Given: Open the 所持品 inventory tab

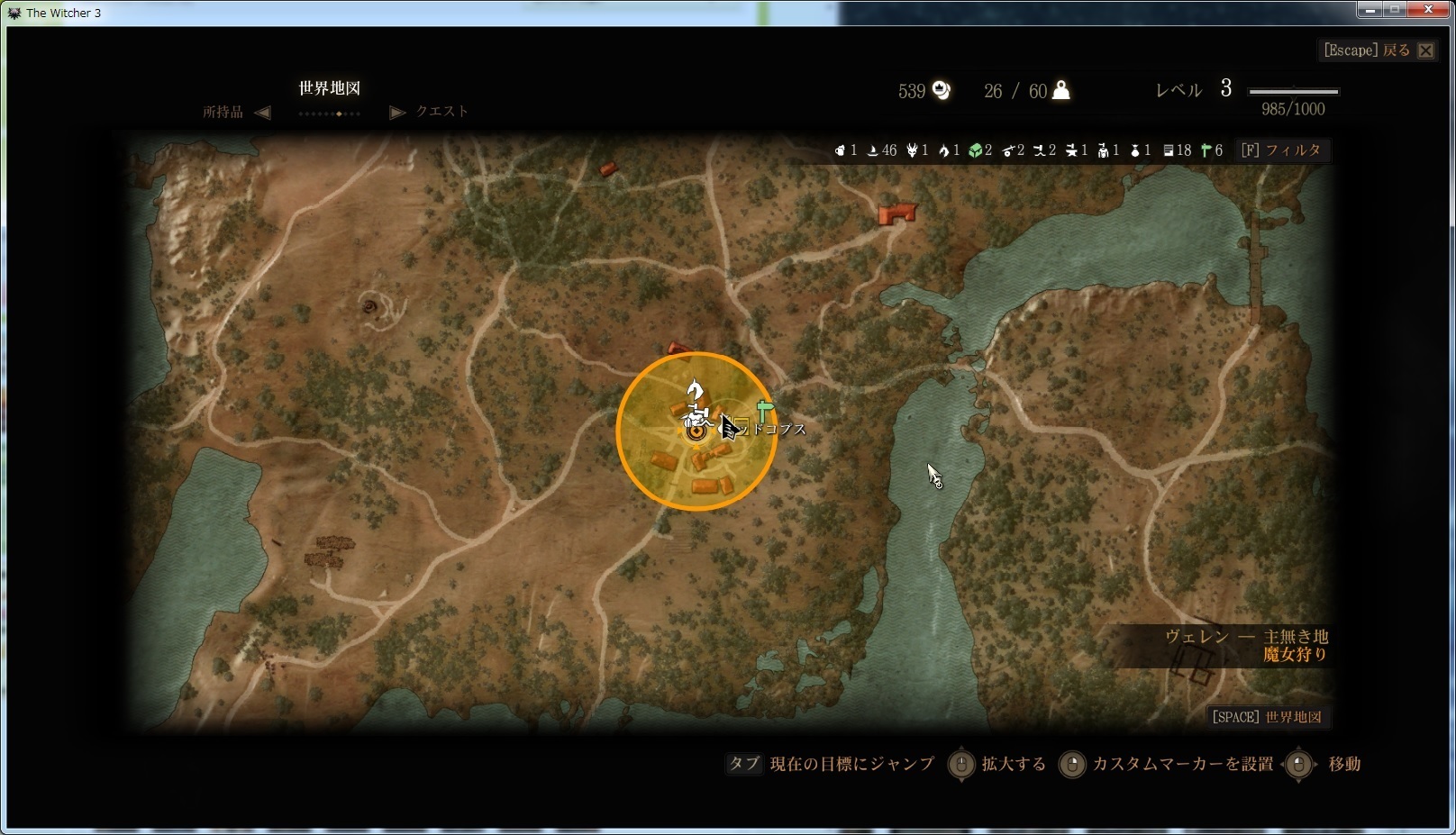Looking at the screenshot, I should pyautogui.click(x=223, y=112).
